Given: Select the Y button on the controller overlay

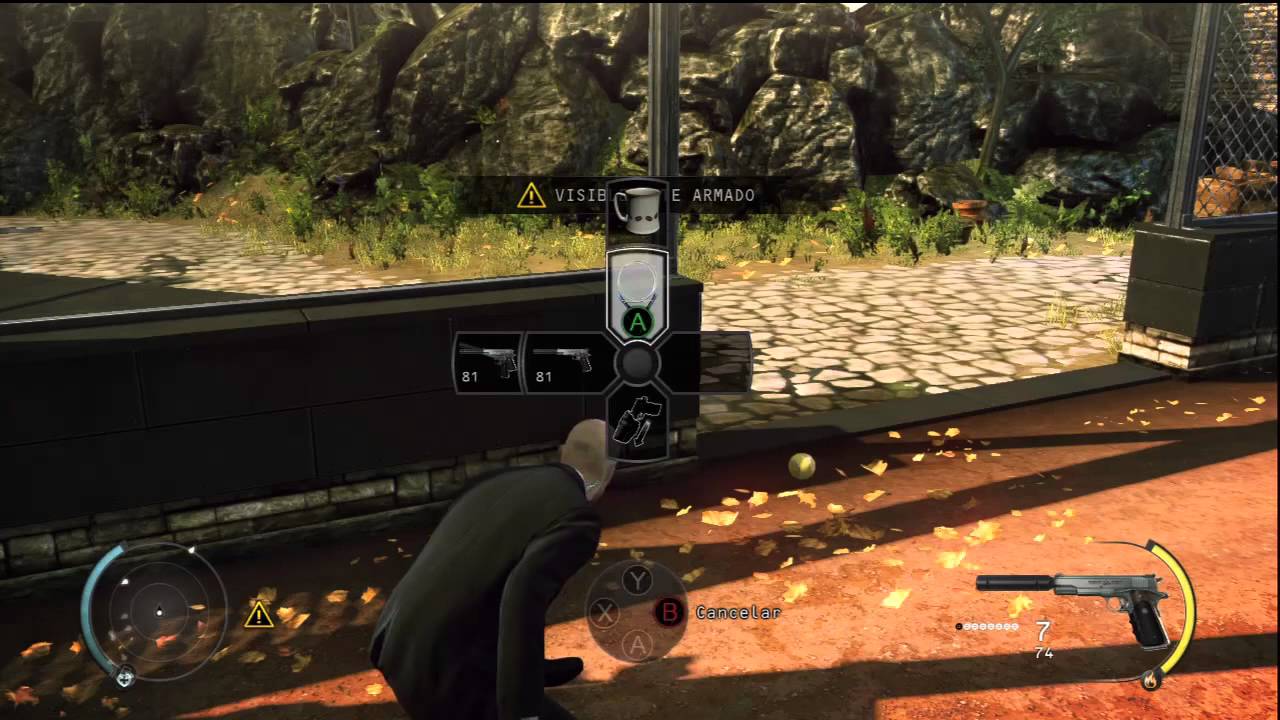Looking at the screenshot, I should click(x=637, y=578).
